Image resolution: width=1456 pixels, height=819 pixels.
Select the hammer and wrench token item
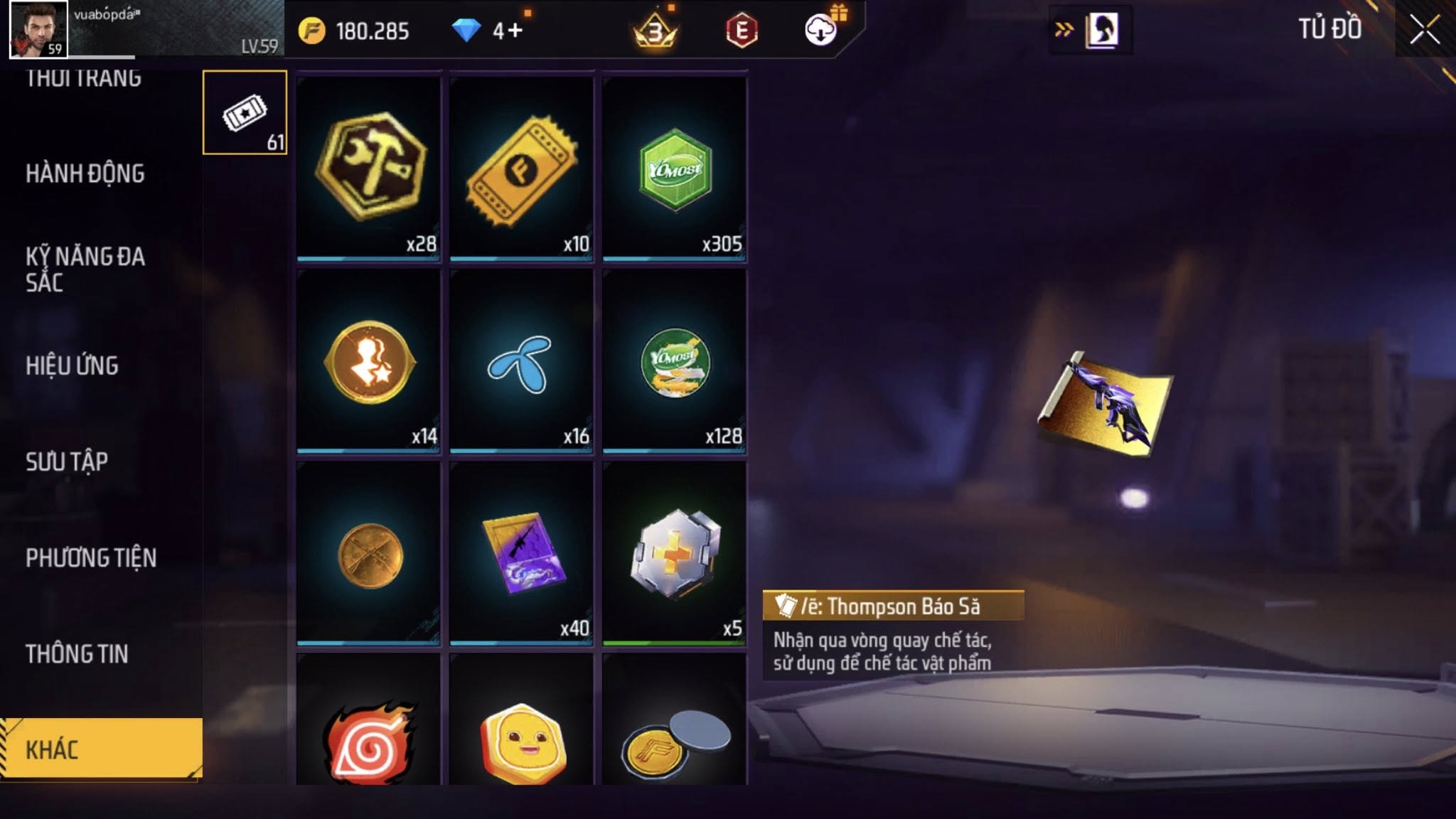pyautogui.click(x=368, y=168)
